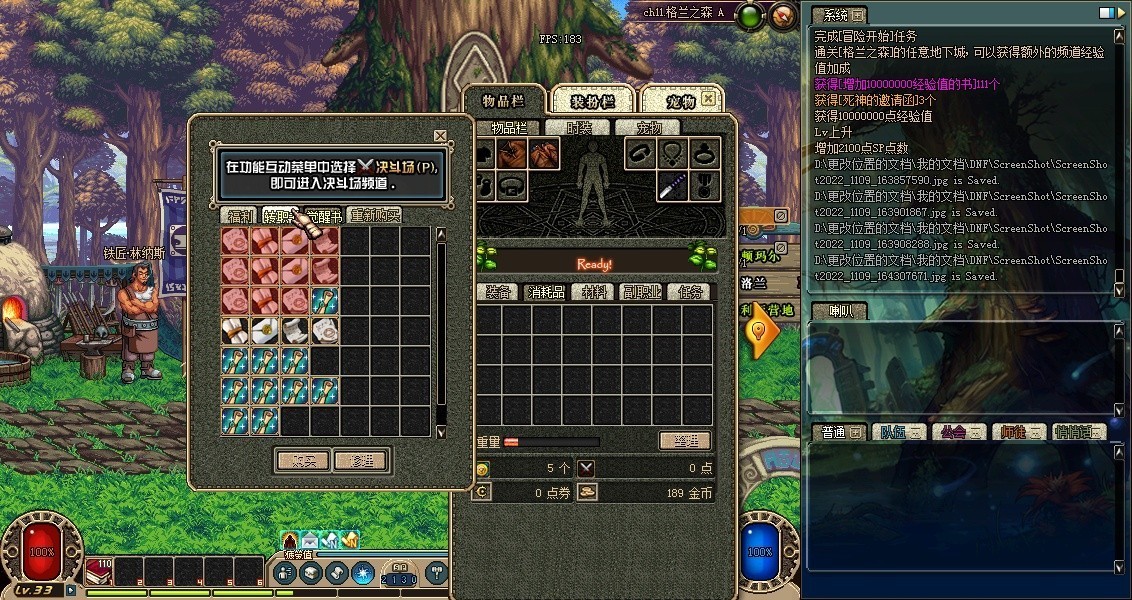Image resolution: width=1132 pixels, height=600 pixels.
Task: Select the 重新购买 buyback tab
Action: 375,215
